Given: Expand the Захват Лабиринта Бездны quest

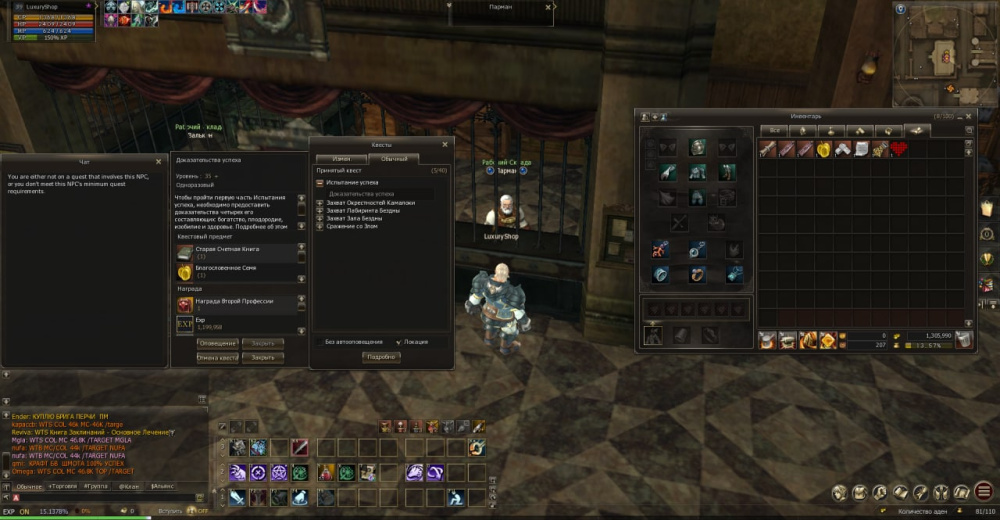Looking at the screenshot, I should click(x=320, y=210).
